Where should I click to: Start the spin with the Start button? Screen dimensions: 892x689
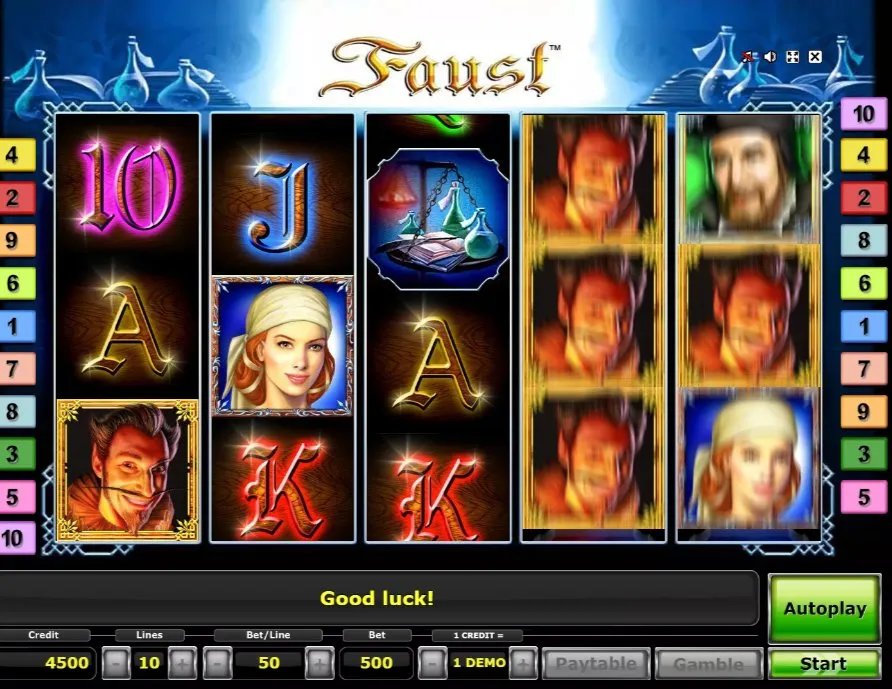pyautogui.click(x=823, y=664)
